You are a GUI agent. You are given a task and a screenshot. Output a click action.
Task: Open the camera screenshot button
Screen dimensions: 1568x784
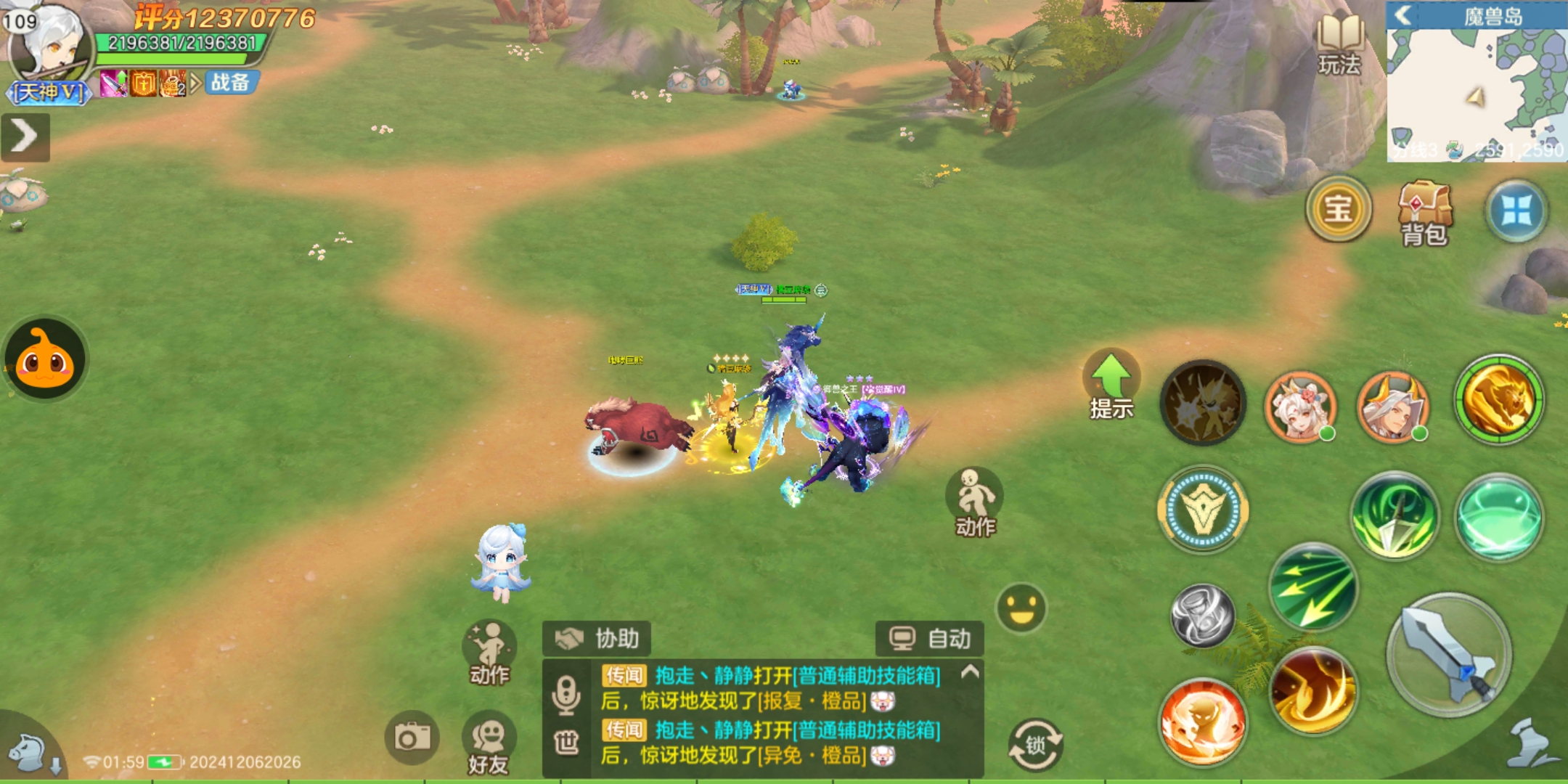pos(412,738)
